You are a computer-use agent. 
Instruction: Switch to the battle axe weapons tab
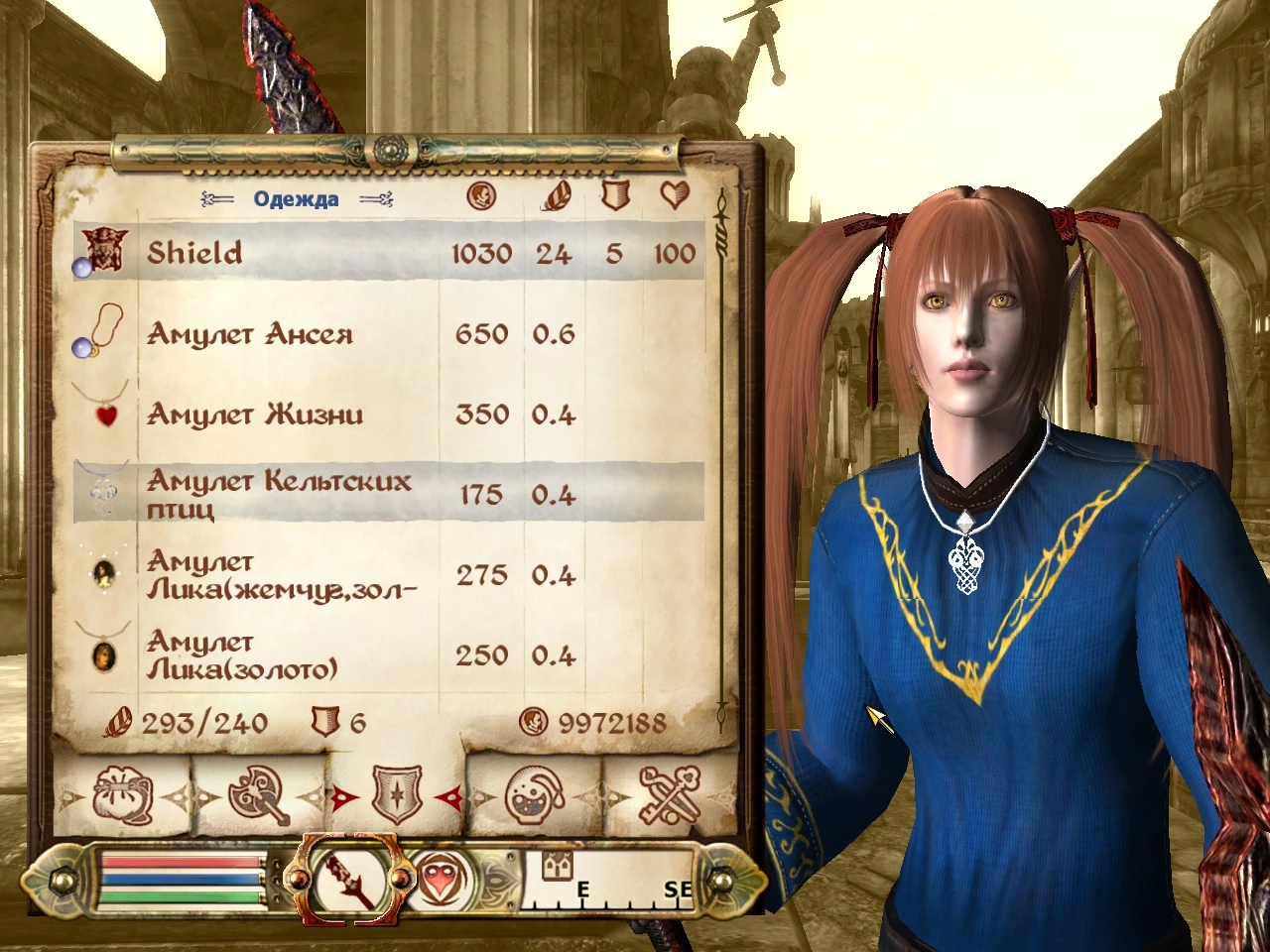258,793
